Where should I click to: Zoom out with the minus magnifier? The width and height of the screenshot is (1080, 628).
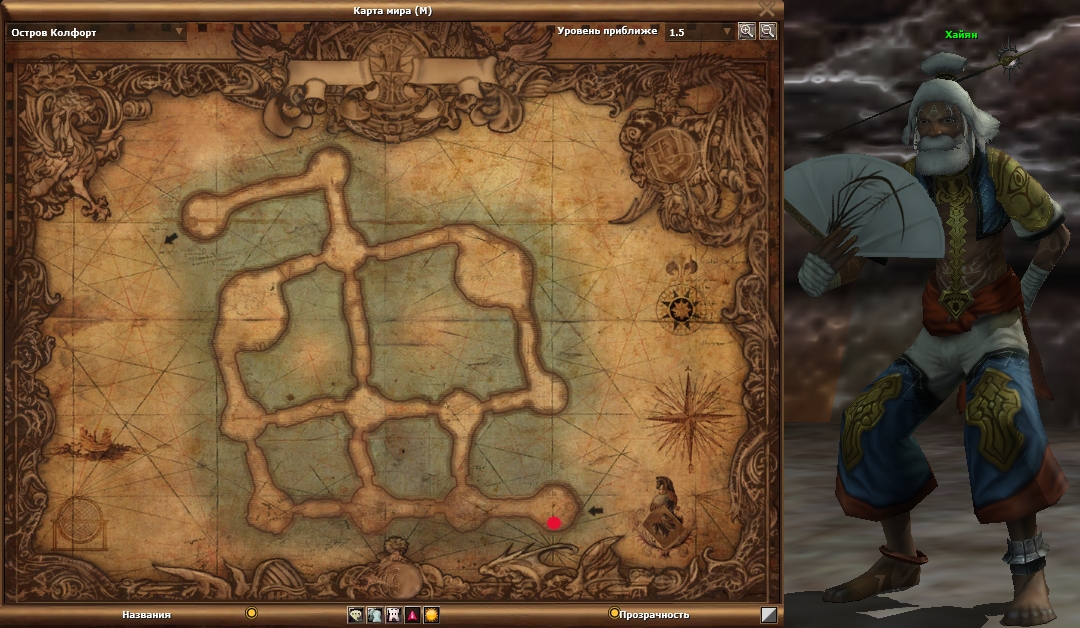[x=767, y=31]
